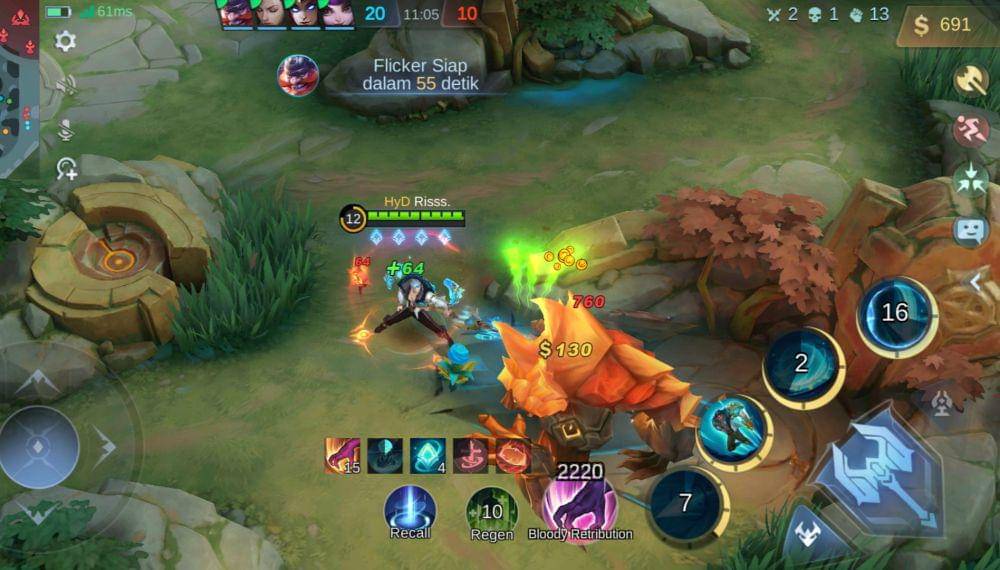Tap the claw item icon showing 15
The height and width of the screenshot is (570, 1000).
tap(342, 455)
